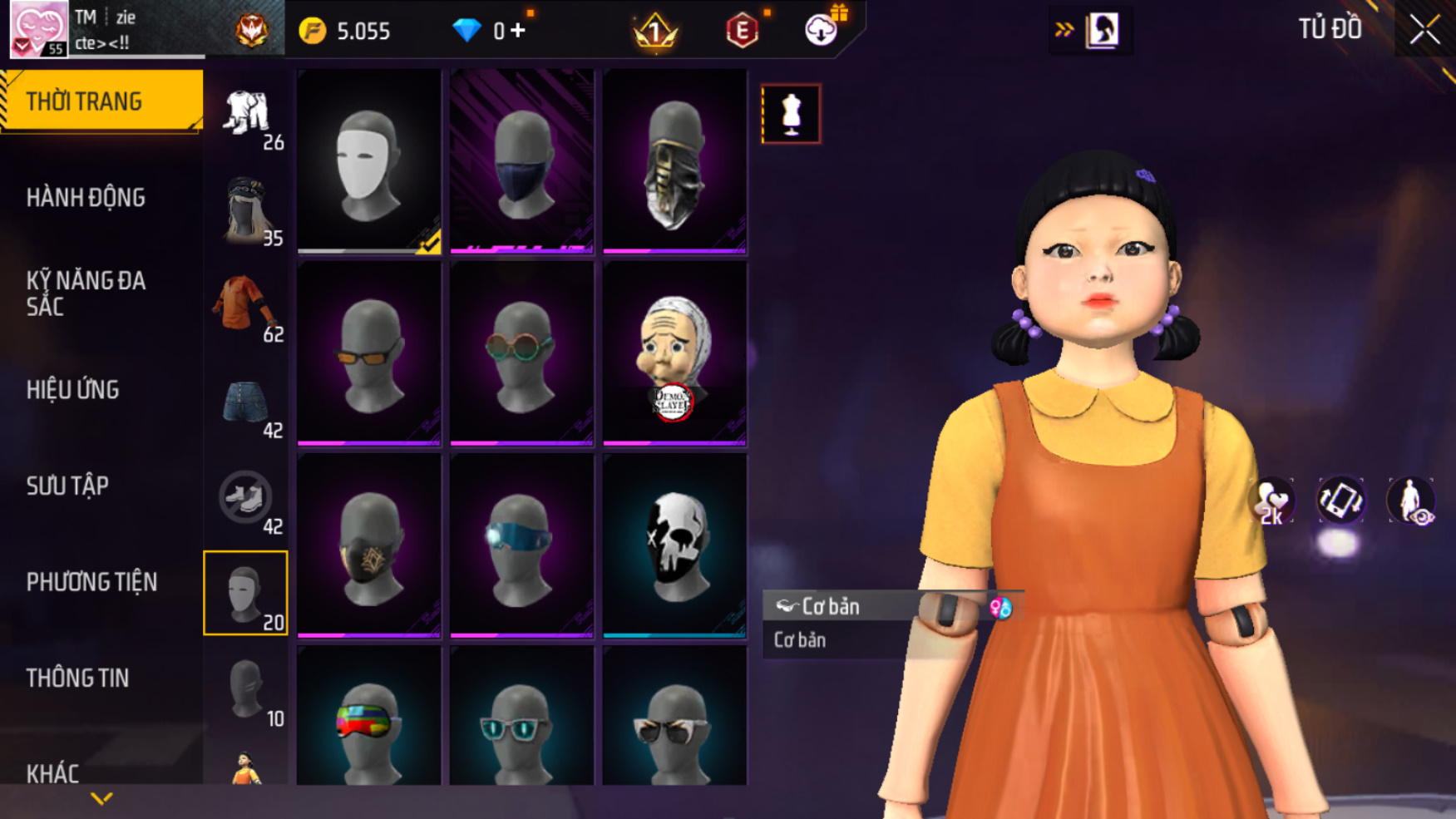The height and width of the screenshot is (819, 1456).
Task: Open the Hiệu Ứng category
Action: point(72,390)
